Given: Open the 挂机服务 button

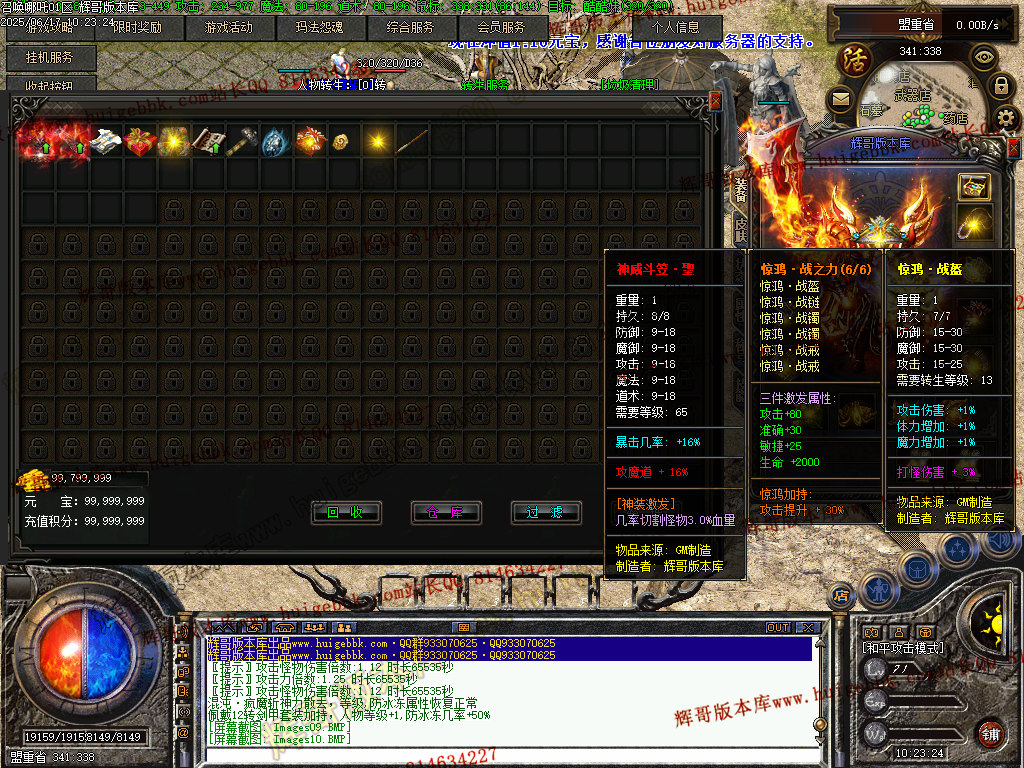Looking at the screenshot, I should pyautogui.click(x=50, y=58).
